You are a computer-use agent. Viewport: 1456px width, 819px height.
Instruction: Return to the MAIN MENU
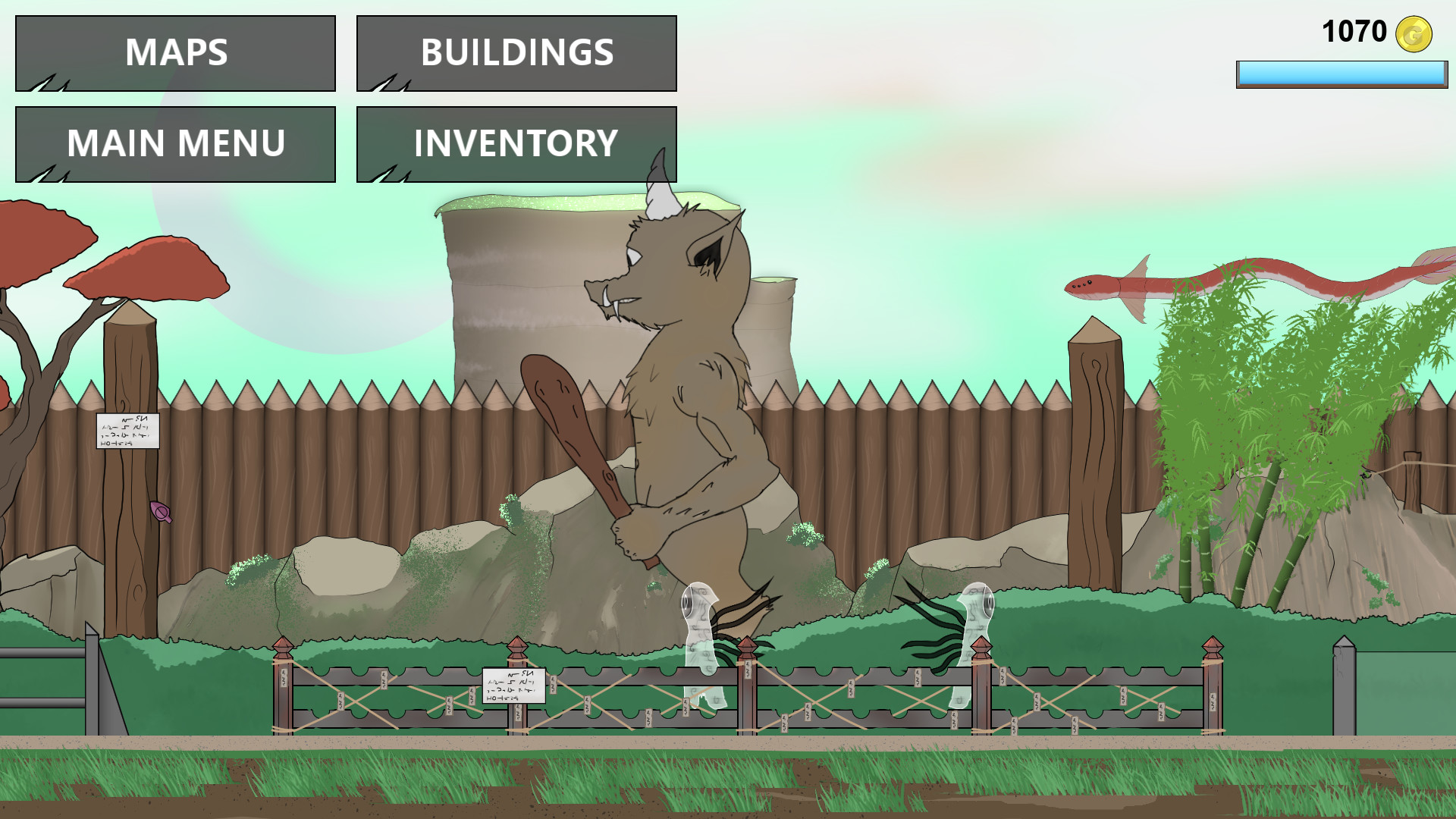[x=175, y=143]
